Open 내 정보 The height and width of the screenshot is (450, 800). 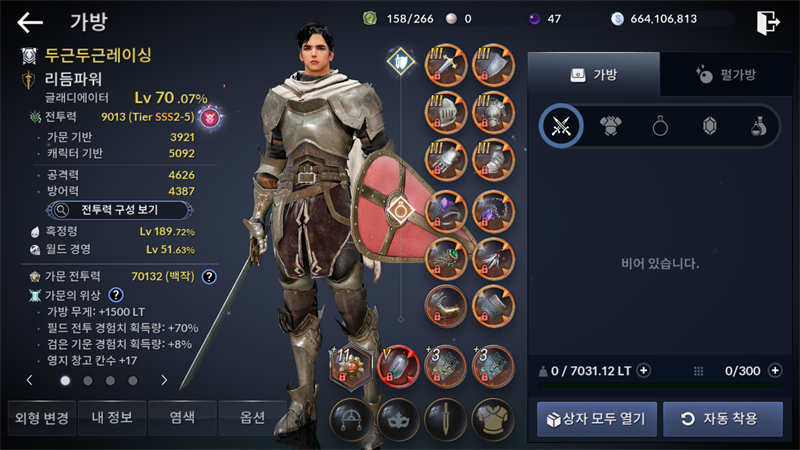109,416
